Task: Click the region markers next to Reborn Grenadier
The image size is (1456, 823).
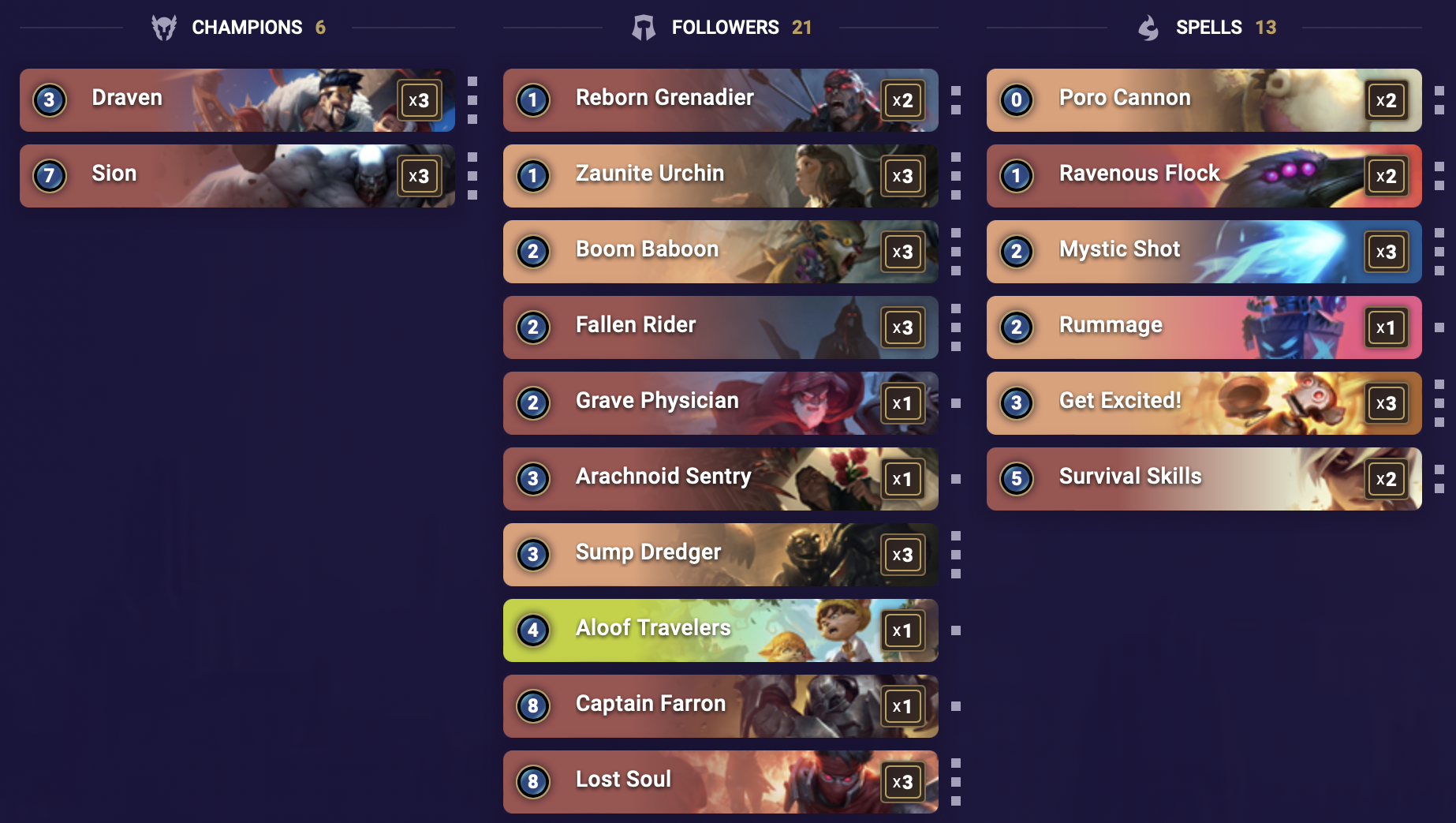Action: 957,100
